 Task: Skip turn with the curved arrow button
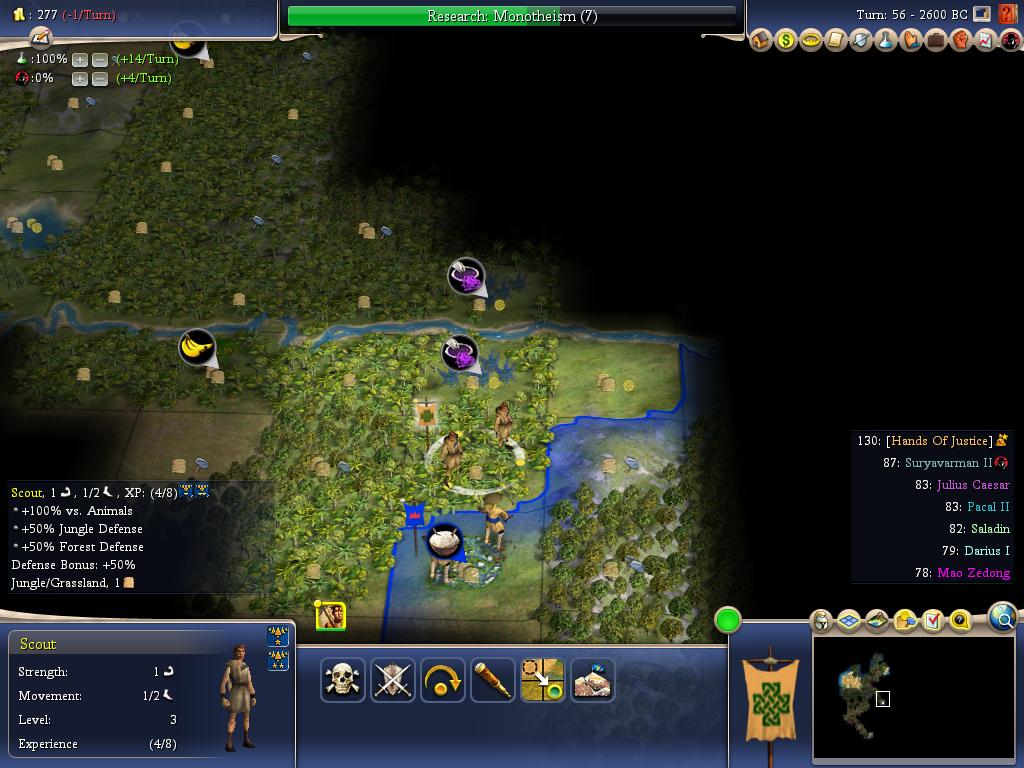(442, 680)
